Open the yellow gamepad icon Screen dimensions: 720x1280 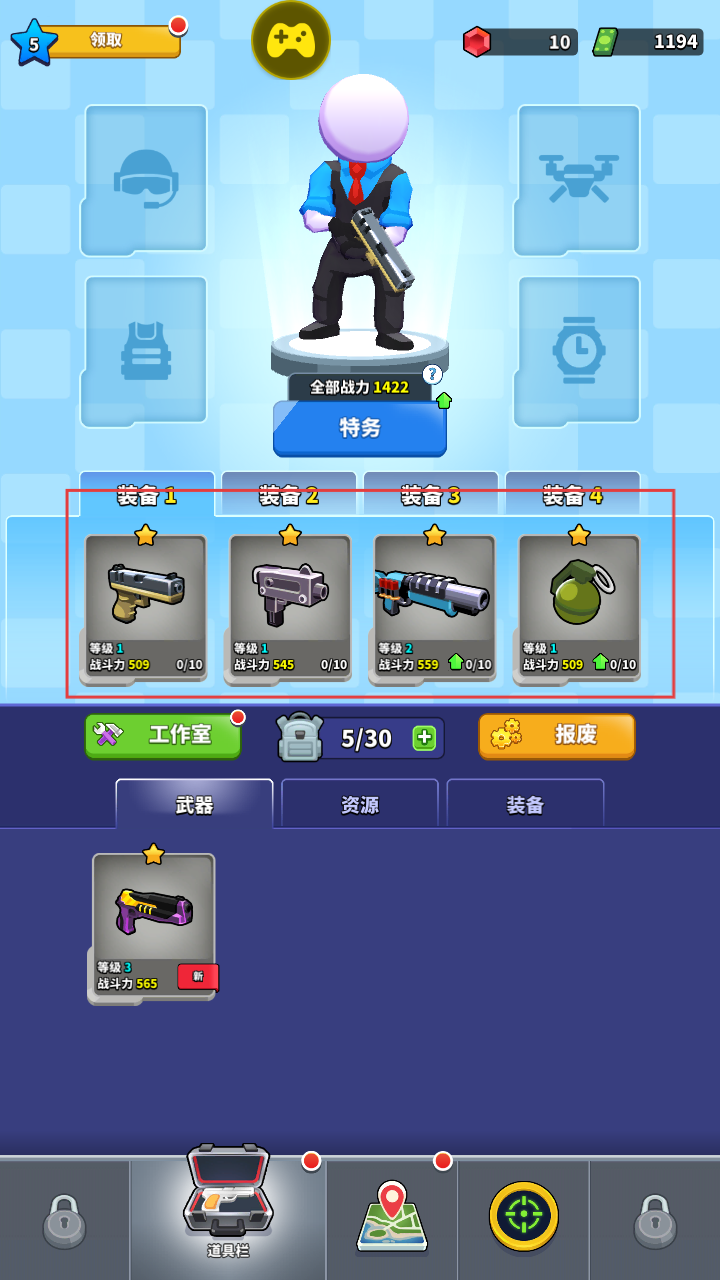291,40
